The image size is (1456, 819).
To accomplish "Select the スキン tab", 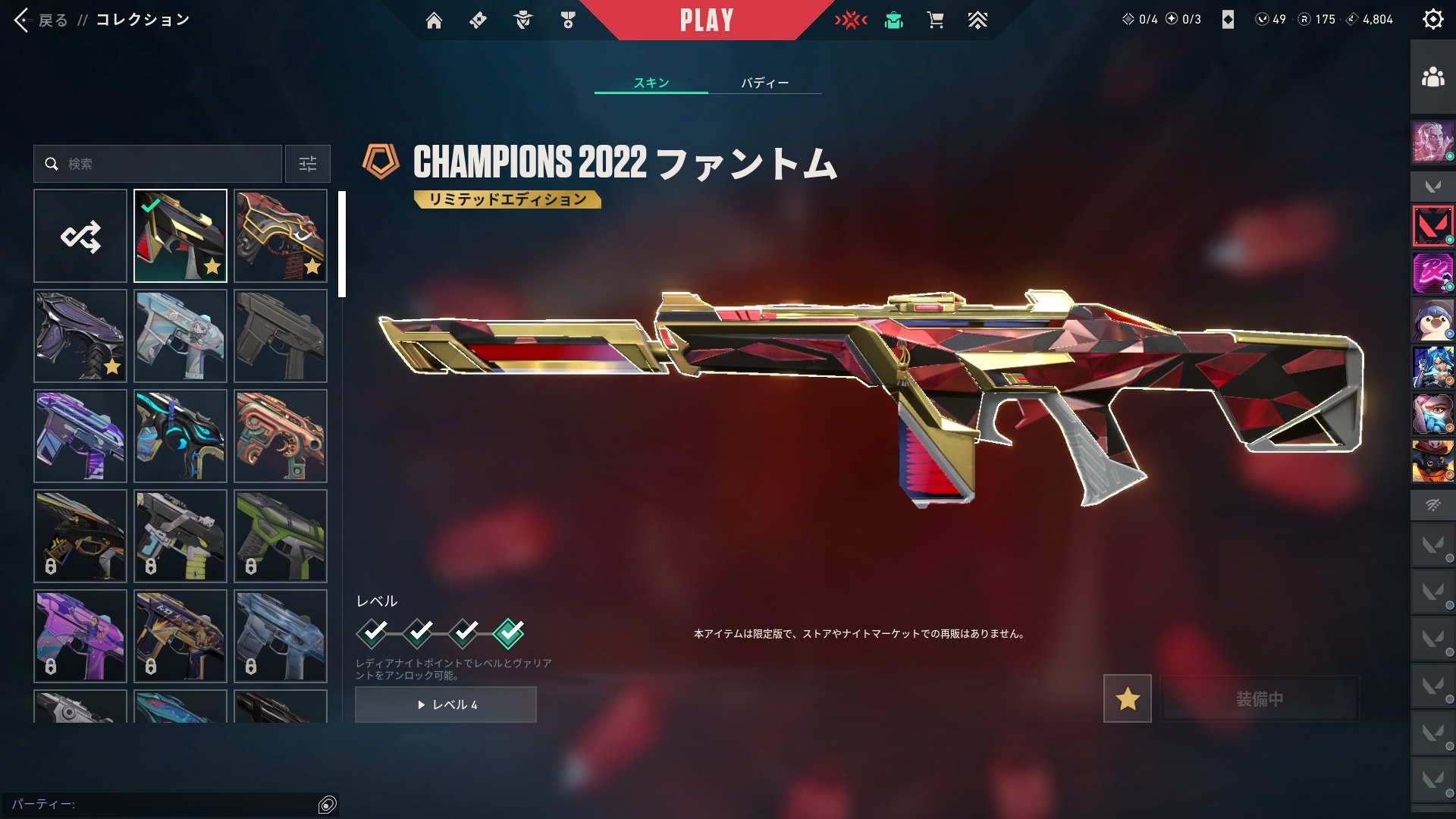I will click(651, 83).
